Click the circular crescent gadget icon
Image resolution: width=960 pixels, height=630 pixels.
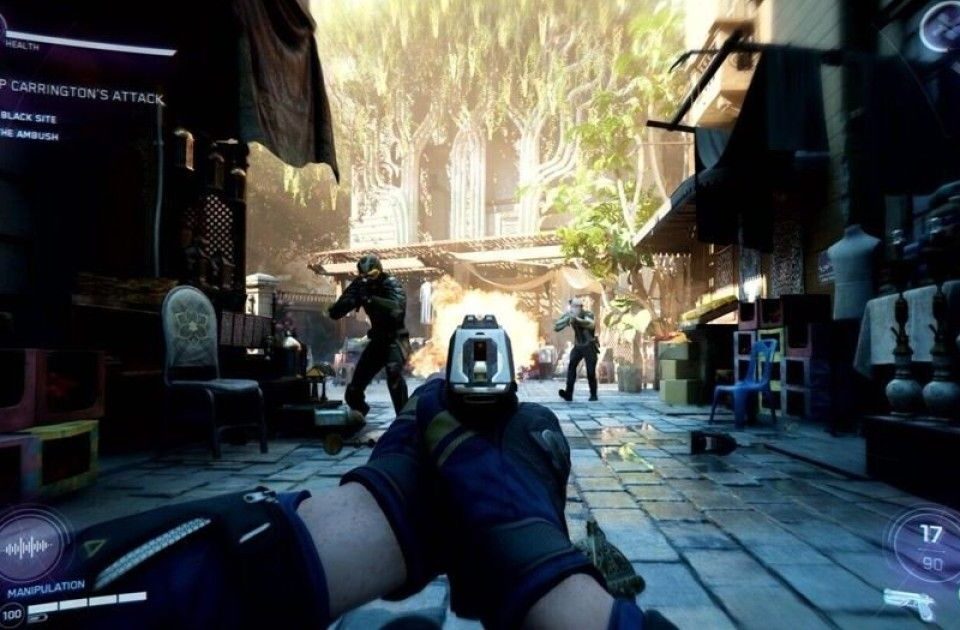point(941,27)
